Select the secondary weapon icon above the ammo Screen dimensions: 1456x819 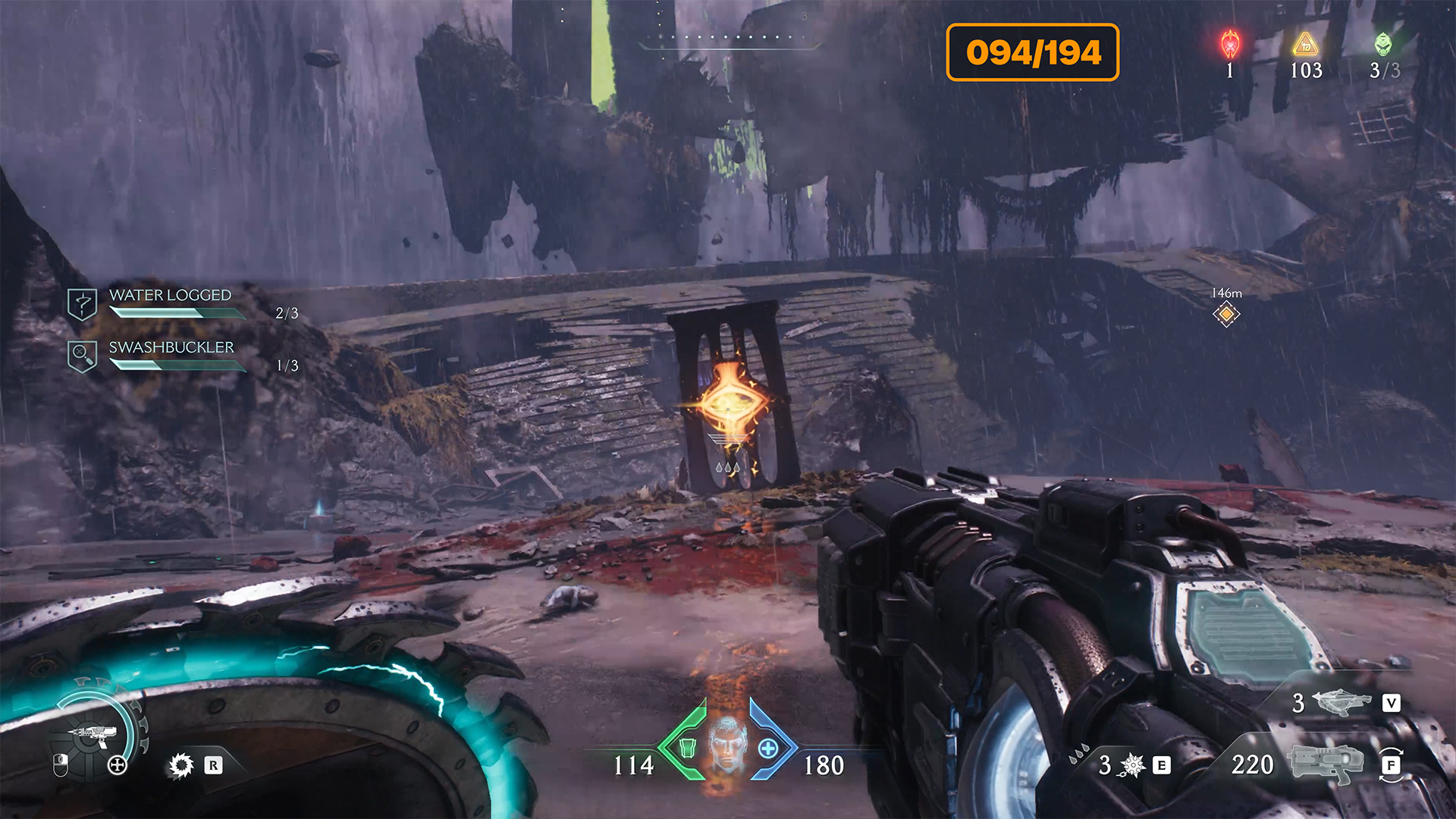click(x=1341, y=703)
